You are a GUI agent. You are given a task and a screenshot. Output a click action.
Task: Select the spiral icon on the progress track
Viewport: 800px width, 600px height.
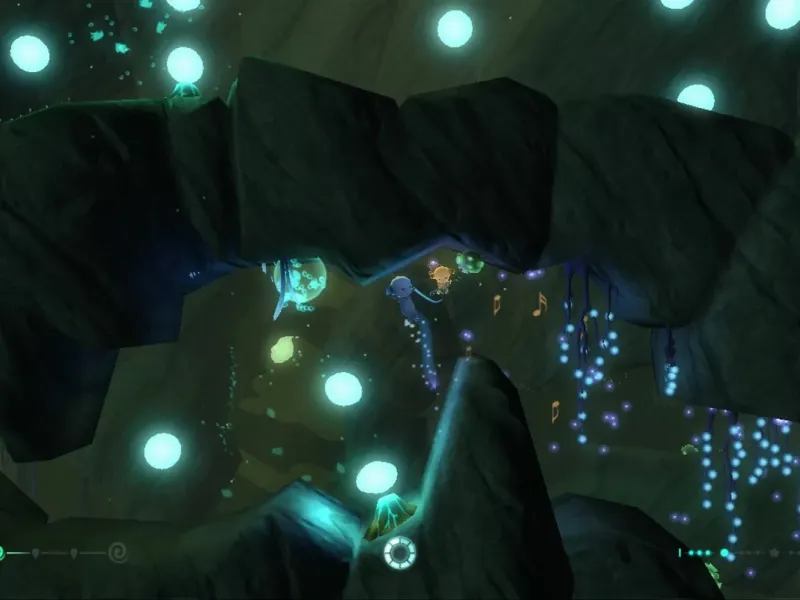[117, 551]
